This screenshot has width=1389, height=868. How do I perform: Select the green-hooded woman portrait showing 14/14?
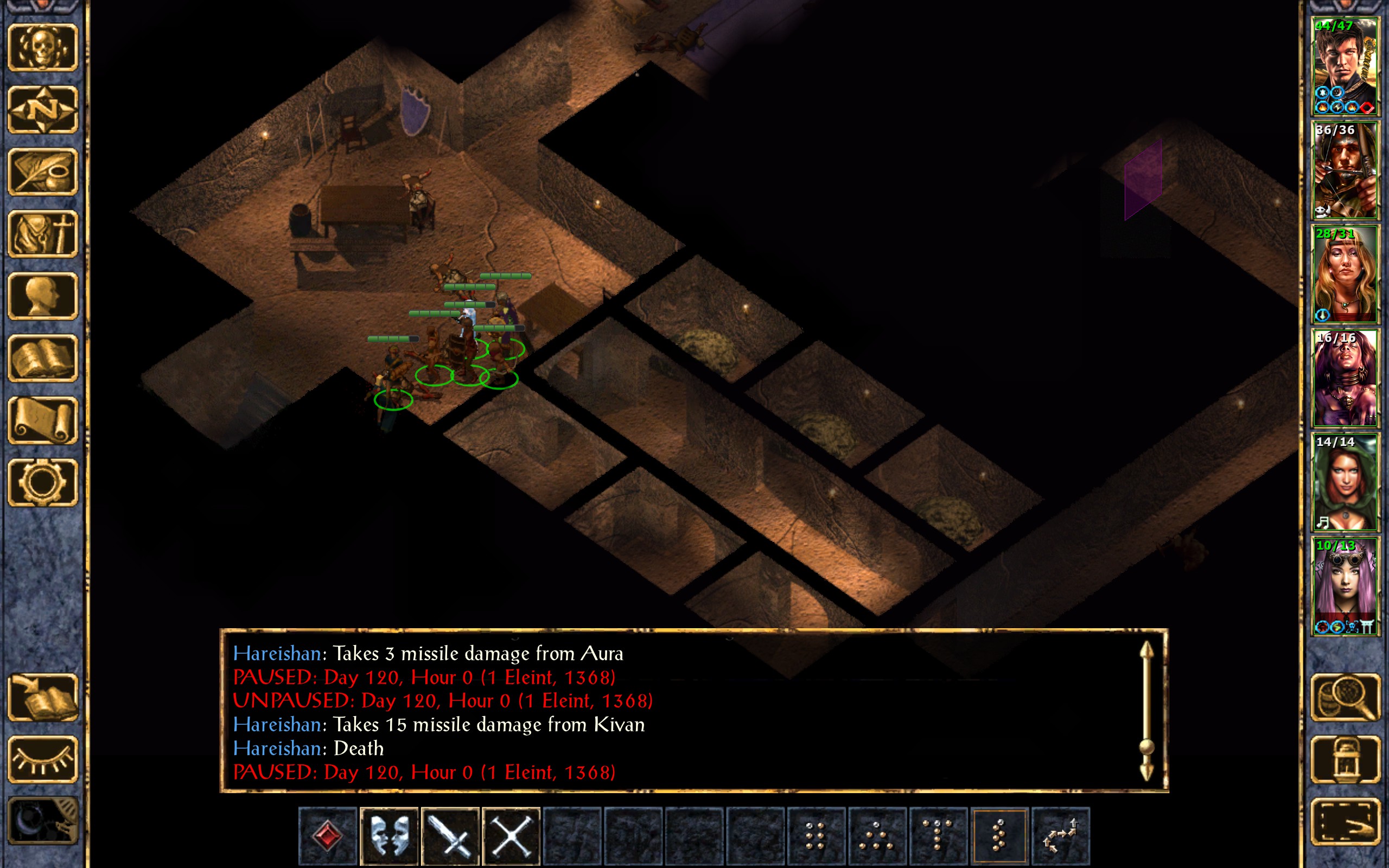point(1344,482)
